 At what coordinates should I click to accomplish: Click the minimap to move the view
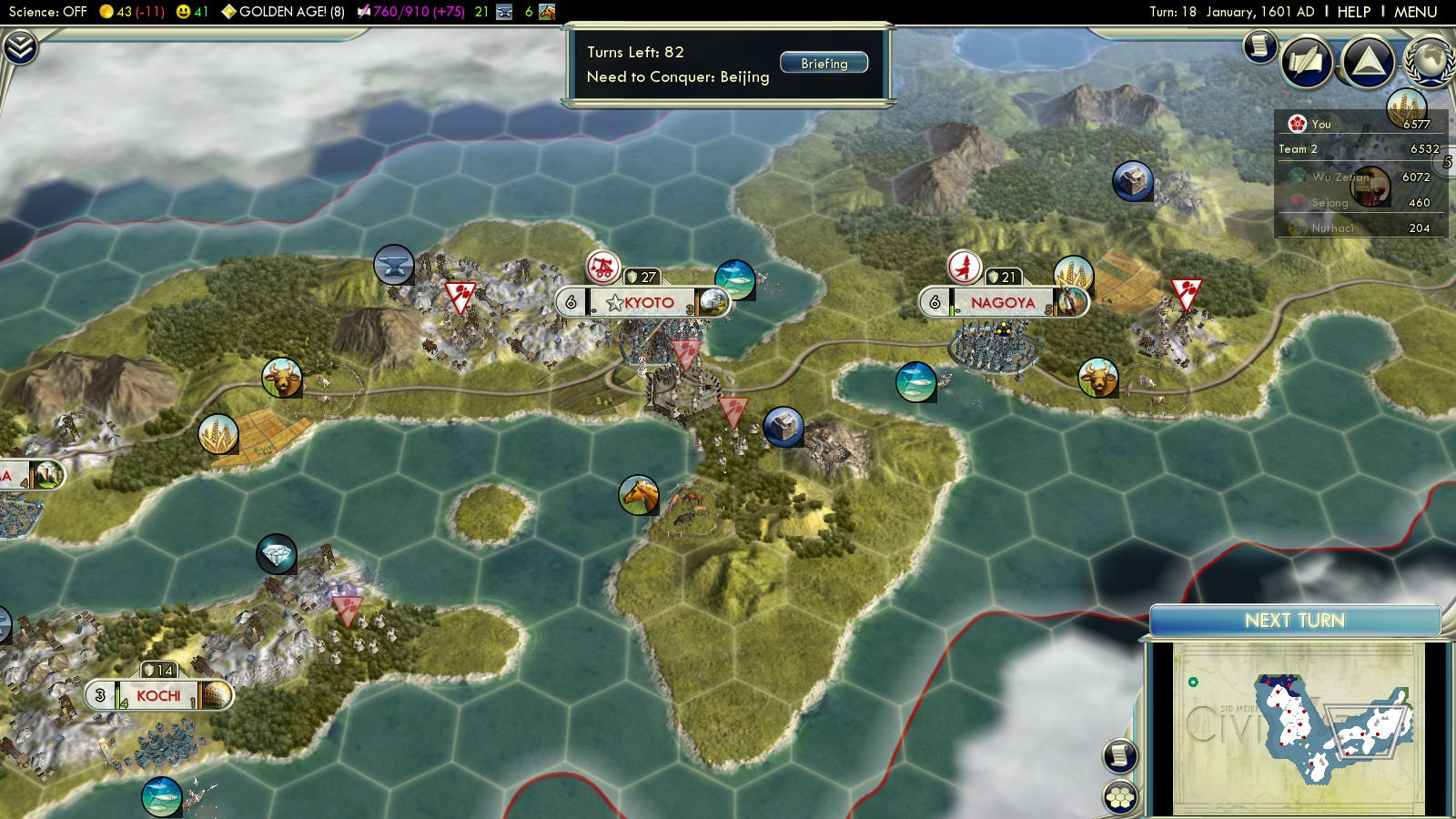click(x=1297, y=726)
